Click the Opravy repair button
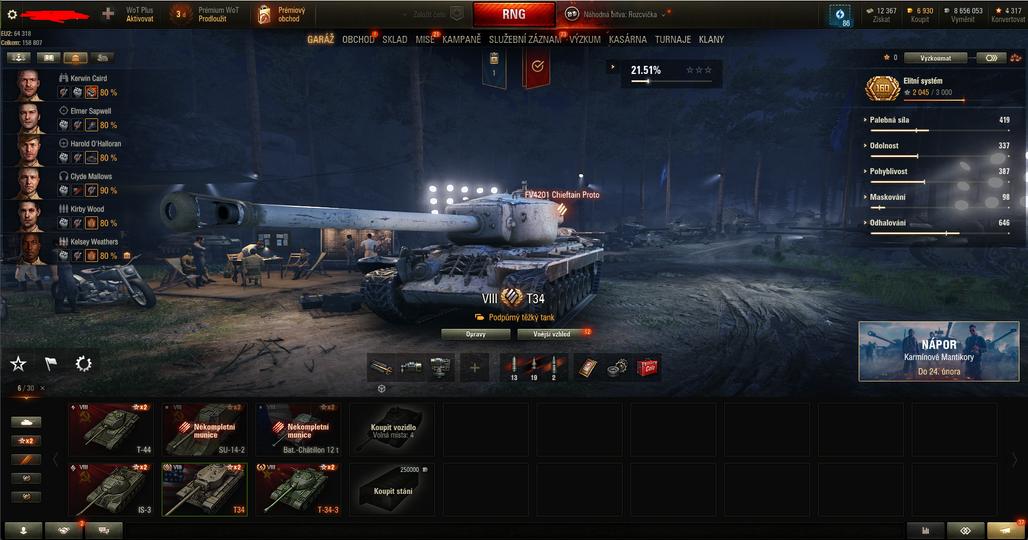Image resolution: width=1028 pixels, height=540 pixels. 475,333
